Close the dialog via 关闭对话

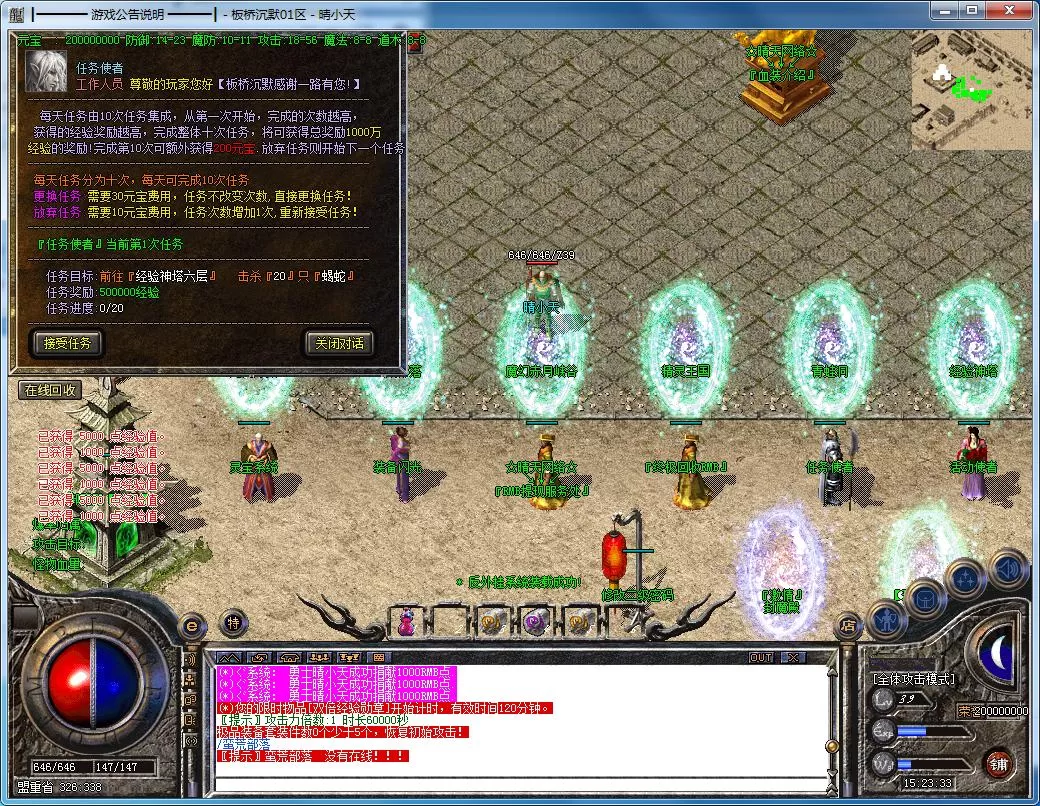coord(339,343)
